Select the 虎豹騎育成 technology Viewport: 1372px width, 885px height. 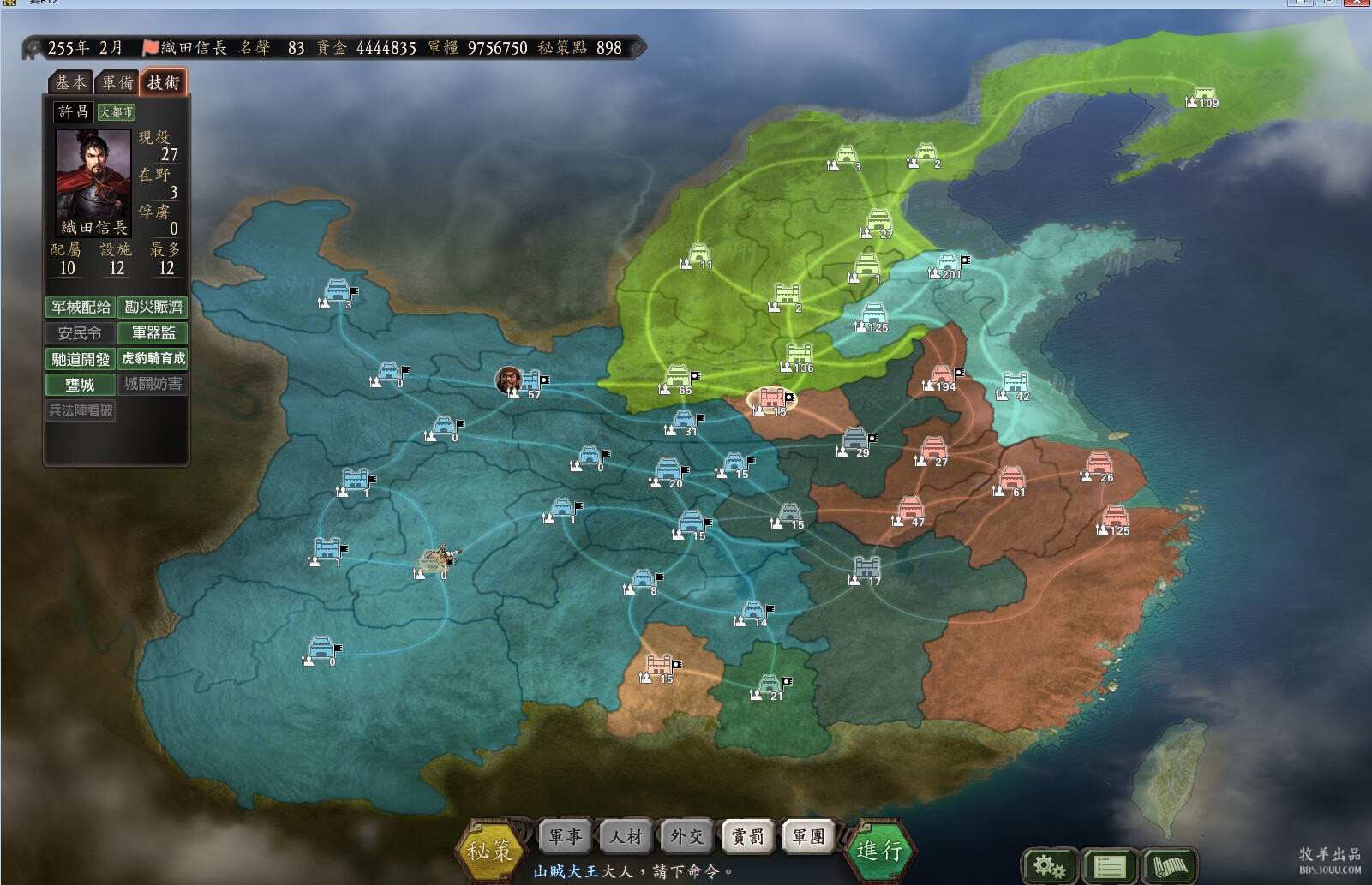click(153, 359)
